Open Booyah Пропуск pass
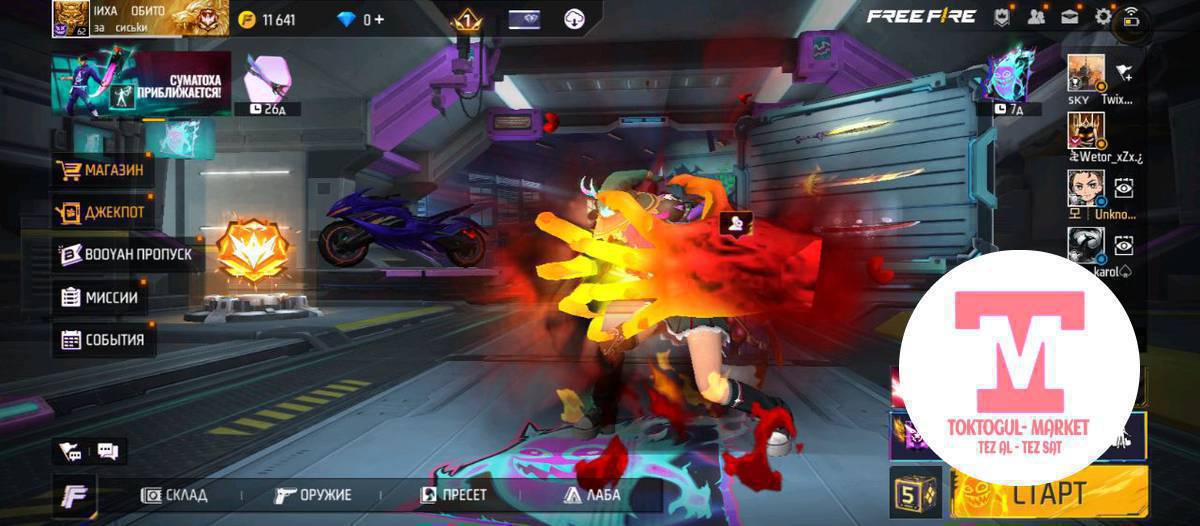This screenshot has width=1200, height=526. click(125, 255)
